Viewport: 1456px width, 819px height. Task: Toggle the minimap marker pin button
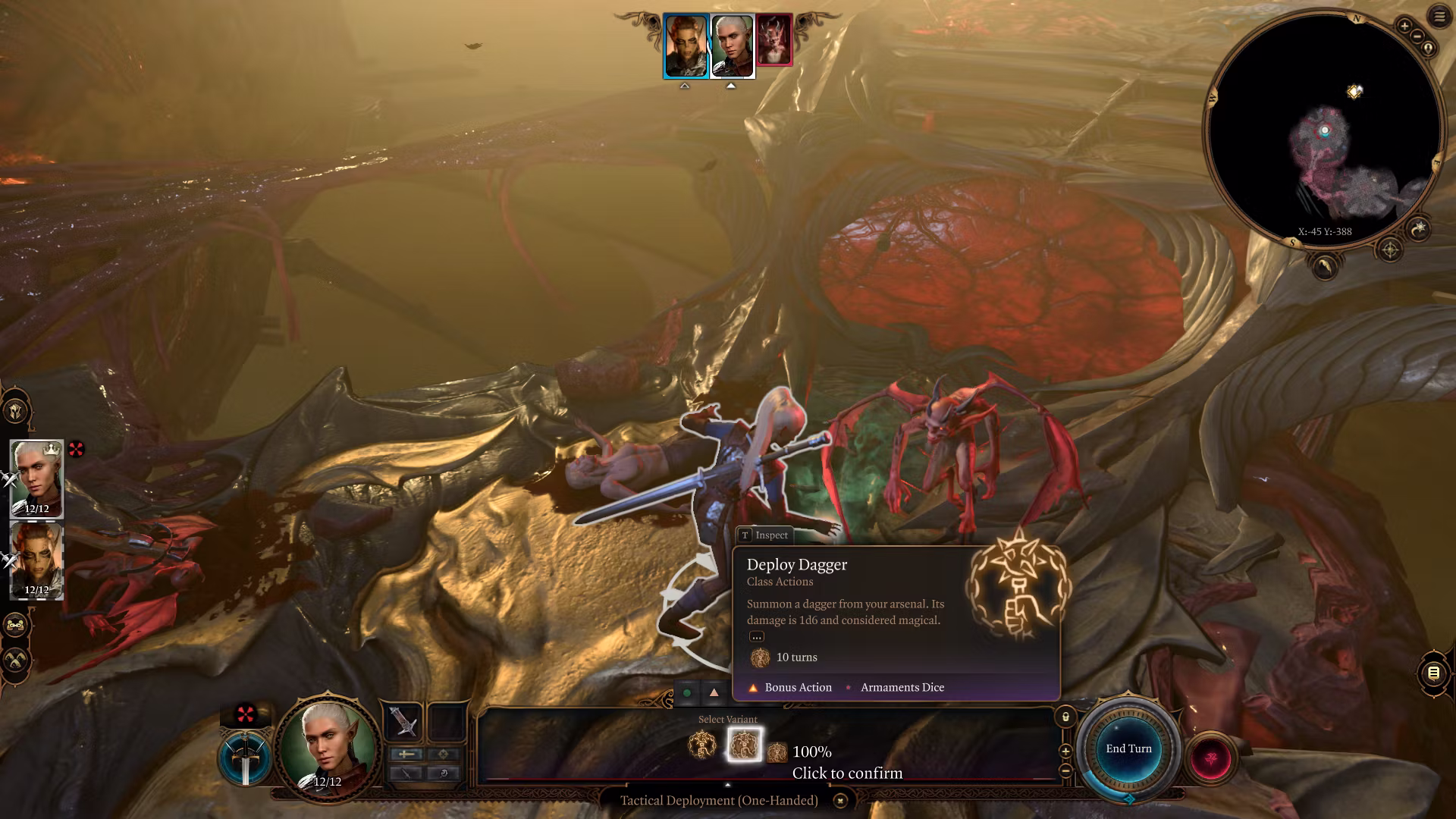pos(1429,49)
